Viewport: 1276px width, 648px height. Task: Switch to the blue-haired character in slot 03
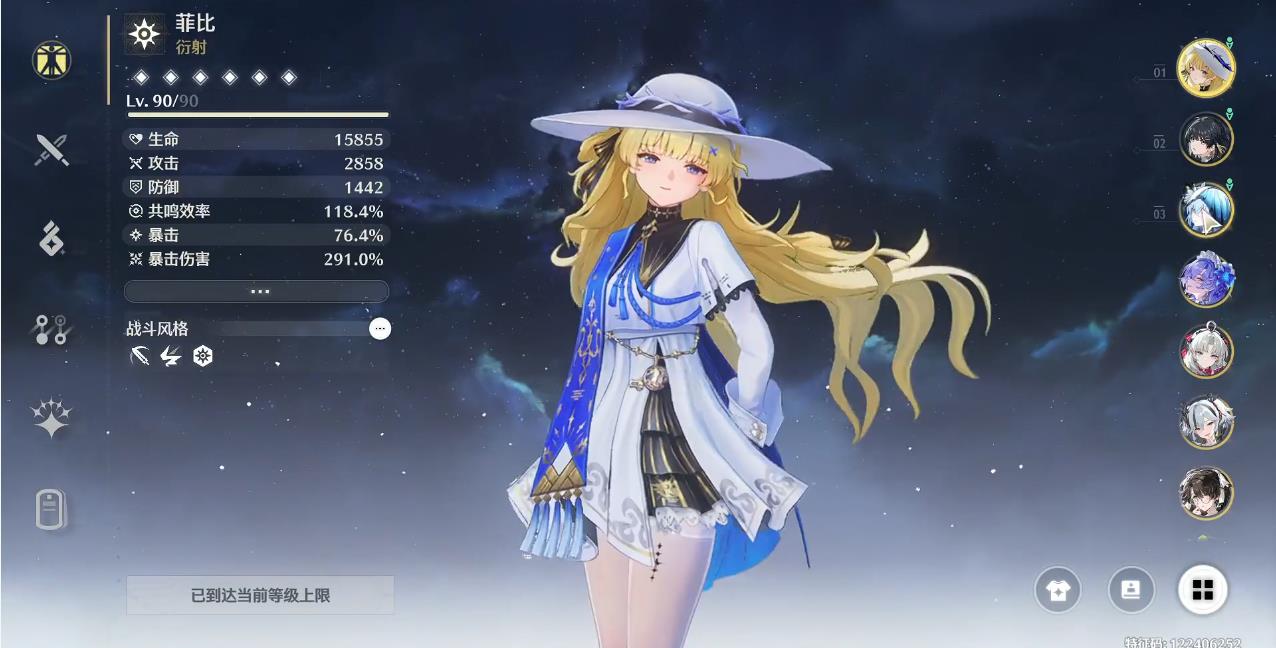tap(1206, 210)
